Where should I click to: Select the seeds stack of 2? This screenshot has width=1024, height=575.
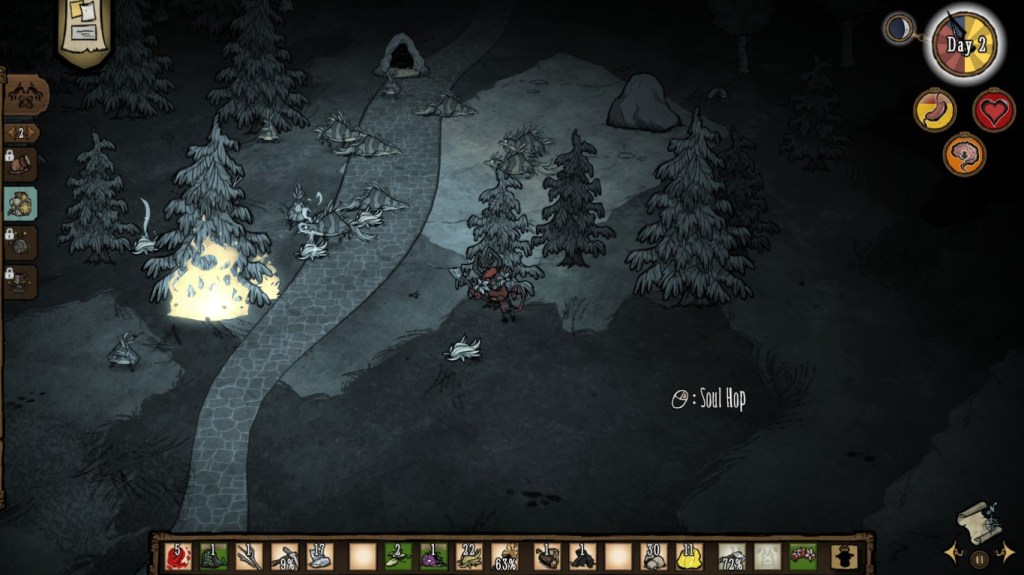tap(398, 556)
